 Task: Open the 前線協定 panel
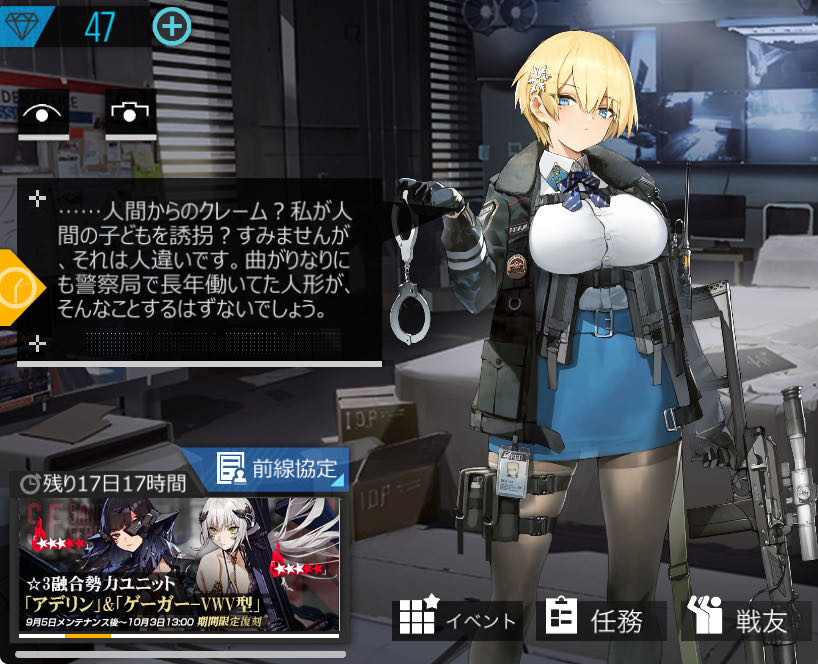279,468
